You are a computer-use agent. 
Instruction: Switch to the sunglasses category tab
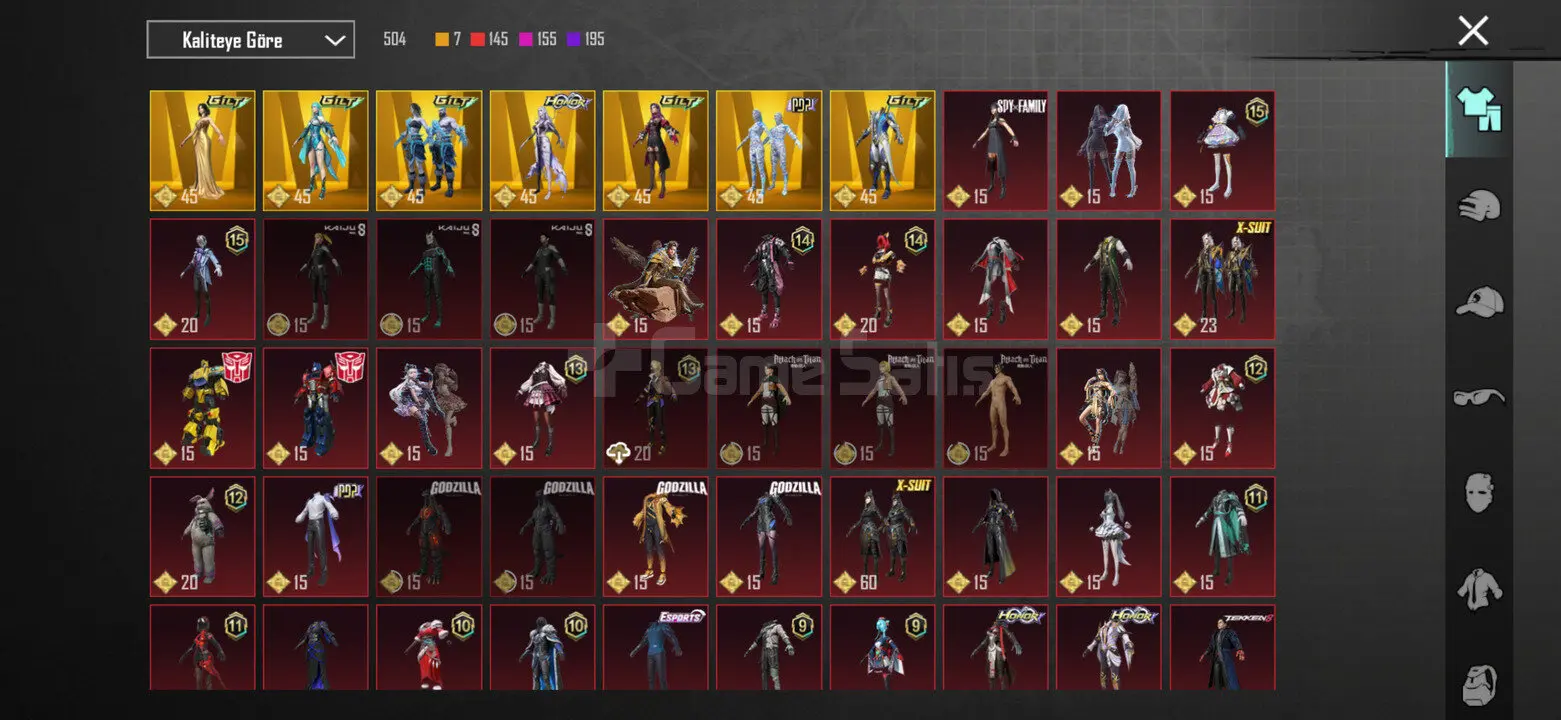1479,397
